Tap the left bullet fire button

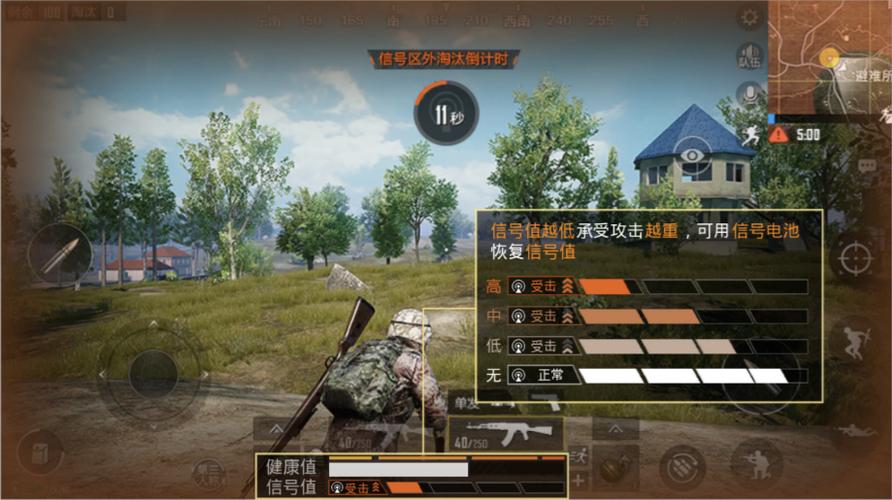point(58,254)
